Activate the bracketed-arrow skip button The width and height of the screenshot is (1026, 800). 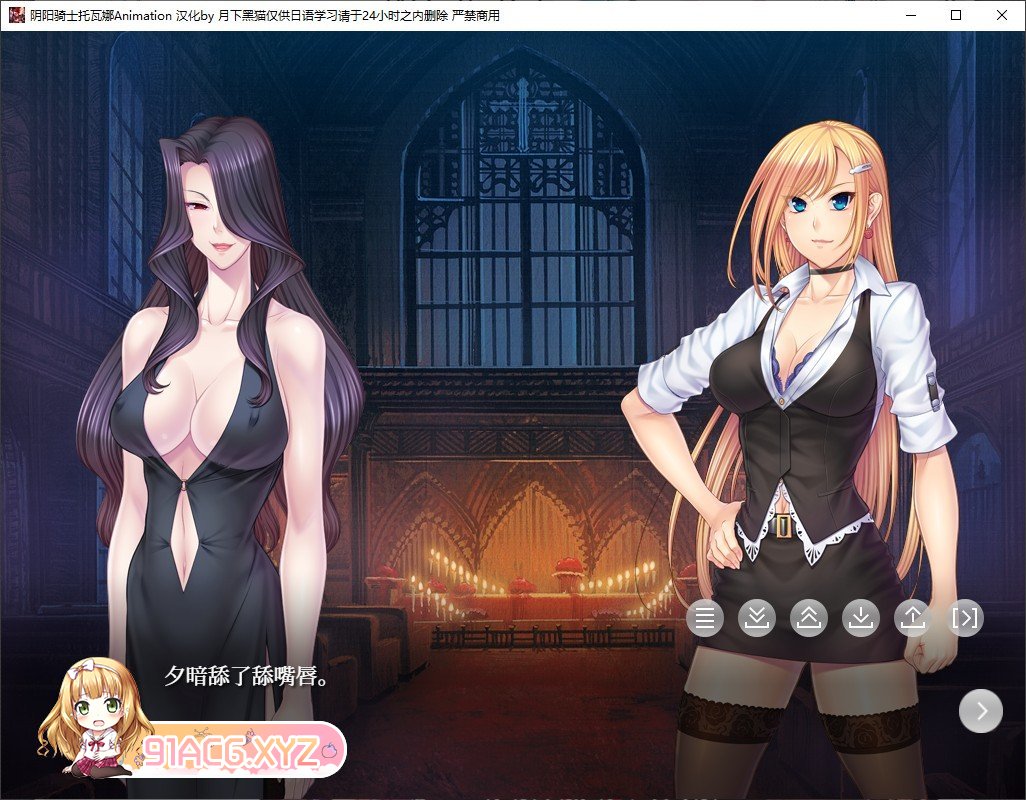pyautogui.click(x=965, y=619)
